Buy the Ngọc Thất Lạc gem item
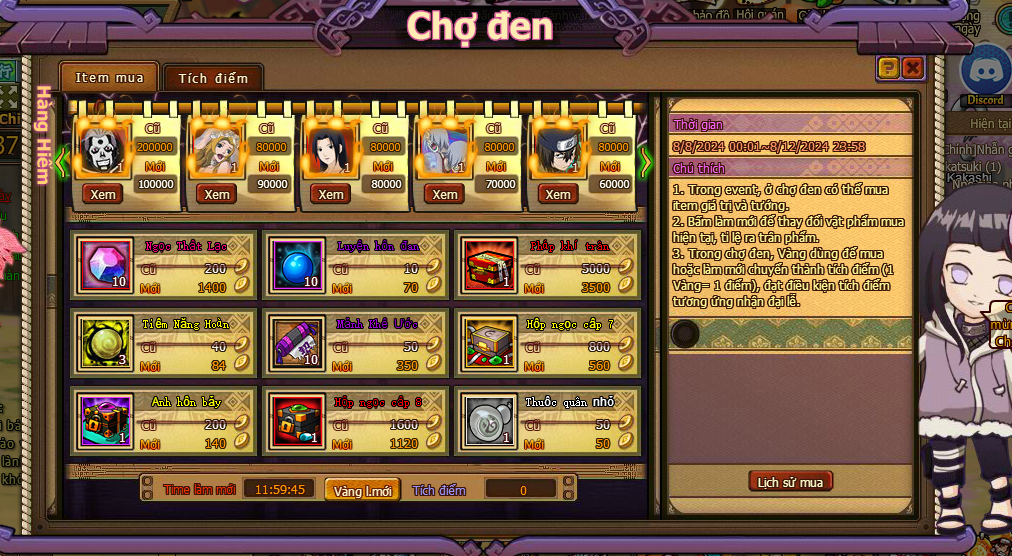The image size is (1012, 556). [x=105, y=266]
